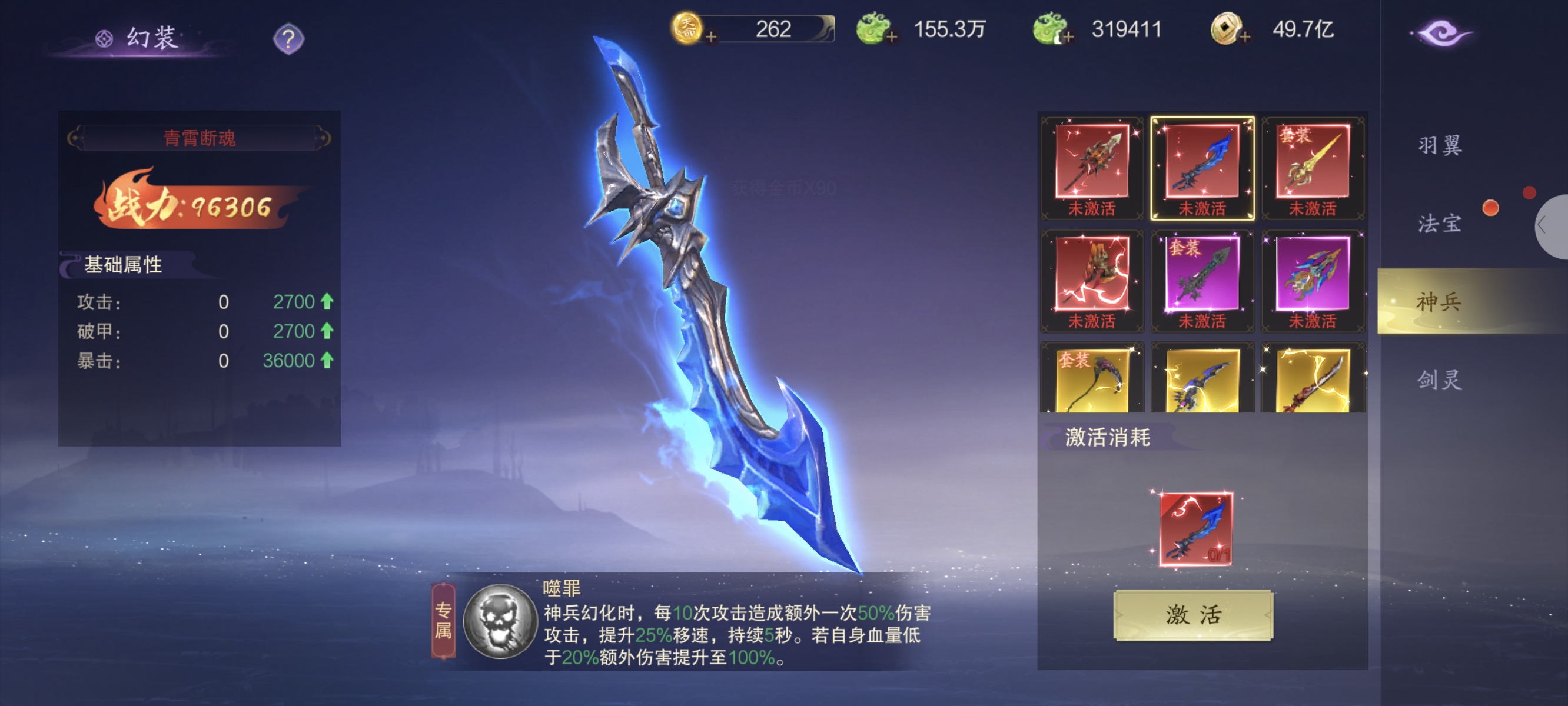This screenshot has width=1568, height=706.
Task: Open the question mark help button
Action: click(x=288, y=39)
